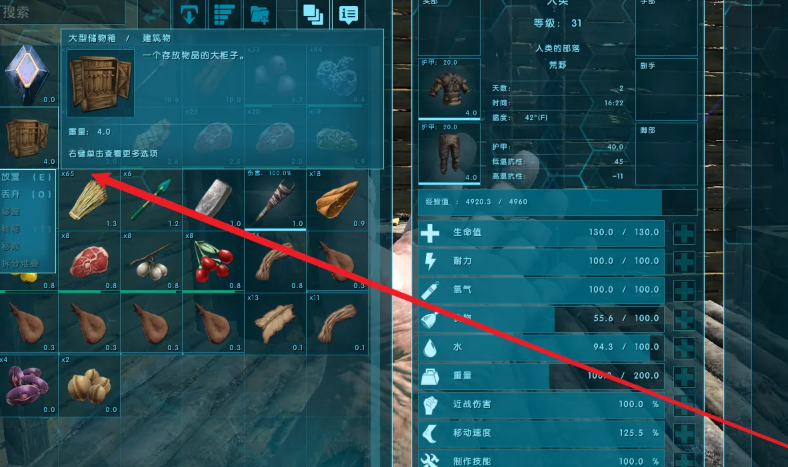
Task: Select the red berries stack slot
Action: click(x=210, y=263)
